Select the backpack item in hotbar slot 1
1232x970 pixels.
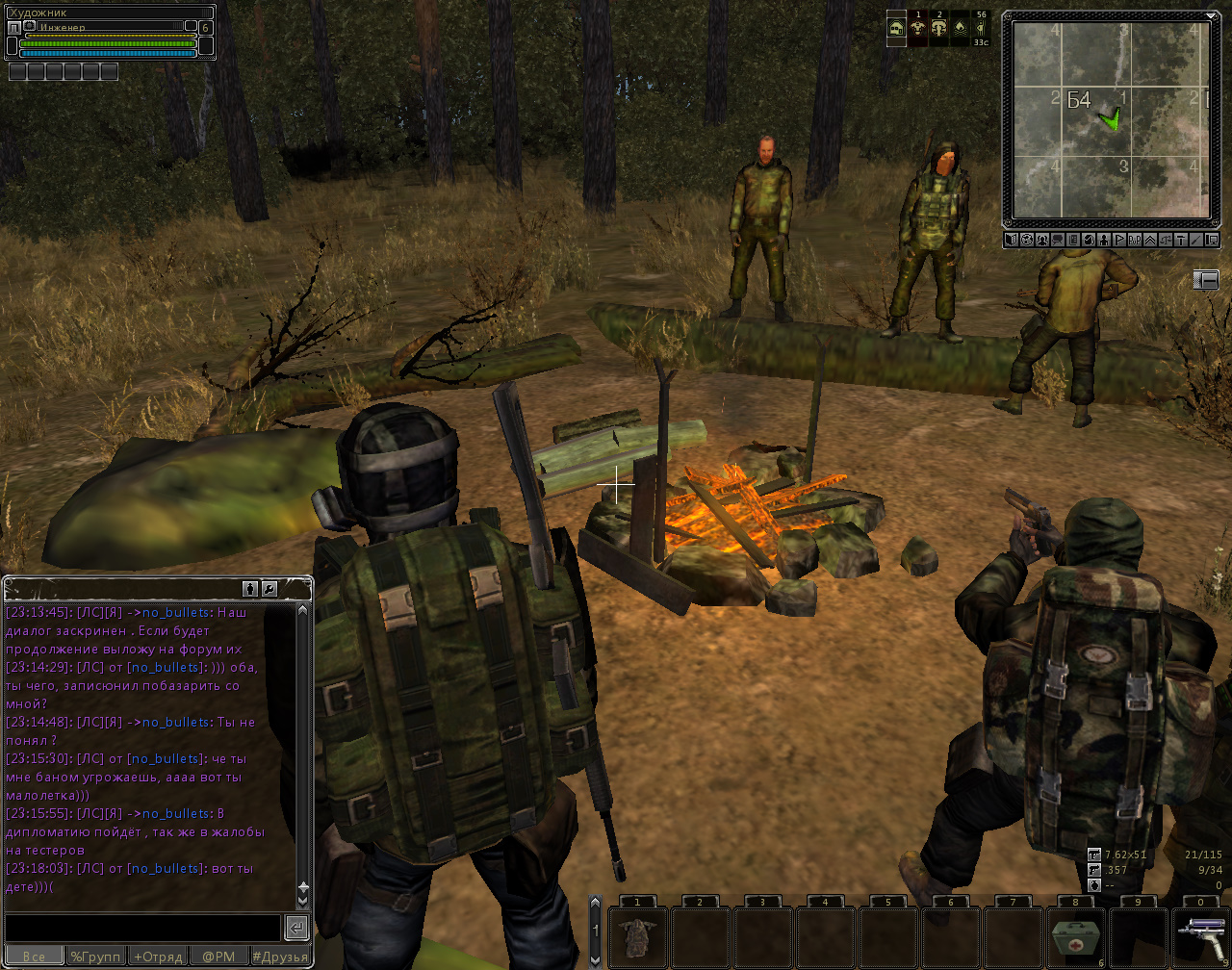coord(637,936)
